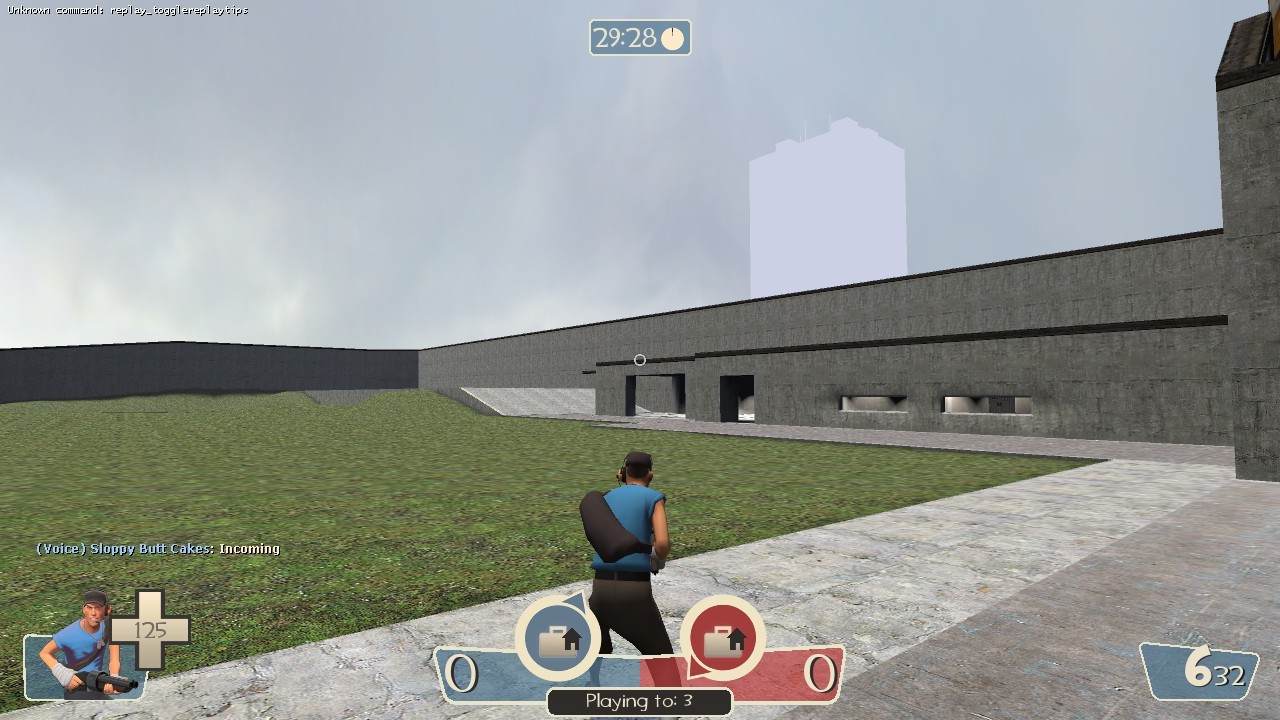The image size is (1280, 720).
Task: Expand the Playing to: 3 label
Action: [639, 701]
